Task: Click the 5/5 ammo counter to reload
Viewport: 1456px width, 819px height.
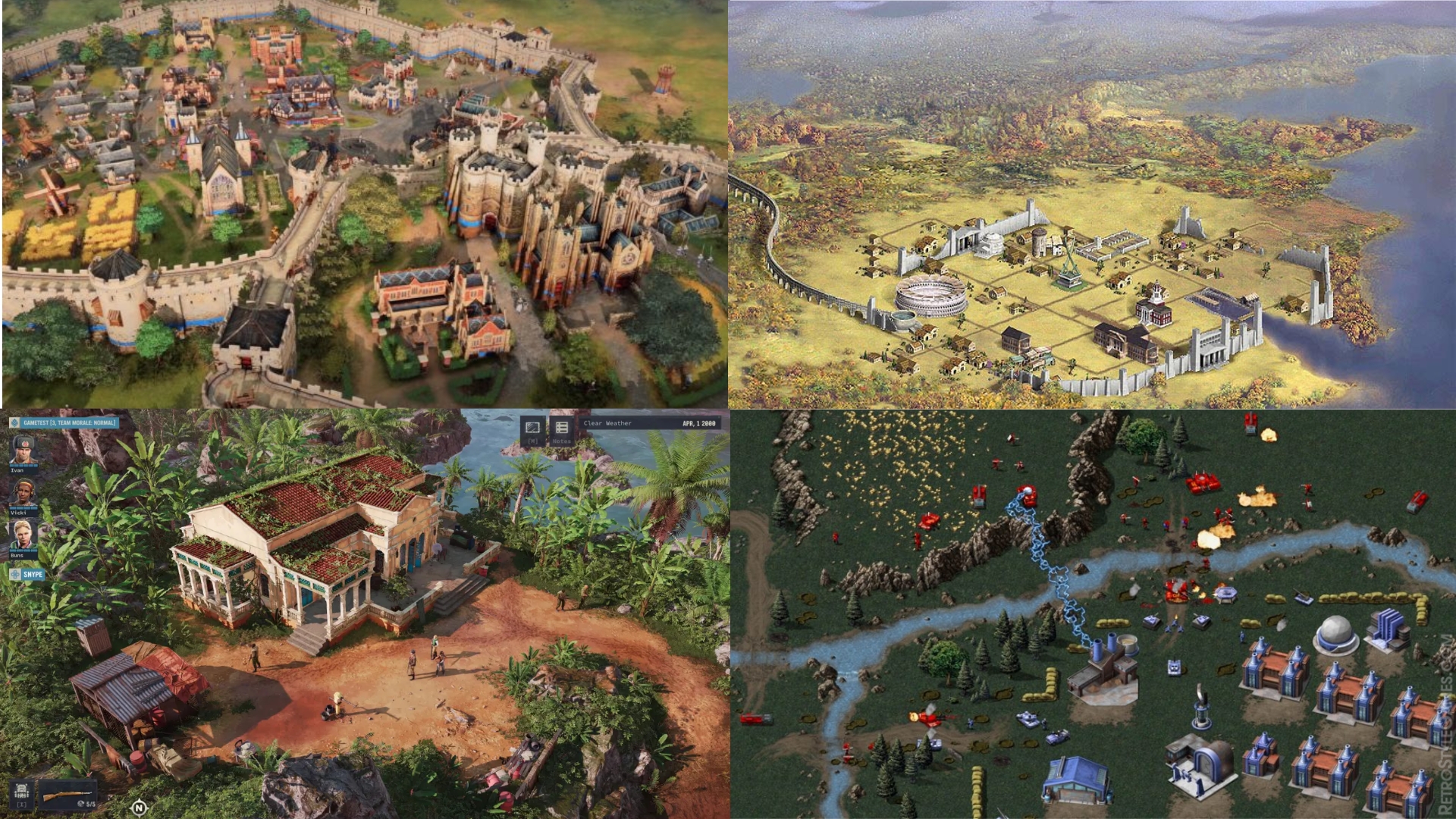Action: 91,805
